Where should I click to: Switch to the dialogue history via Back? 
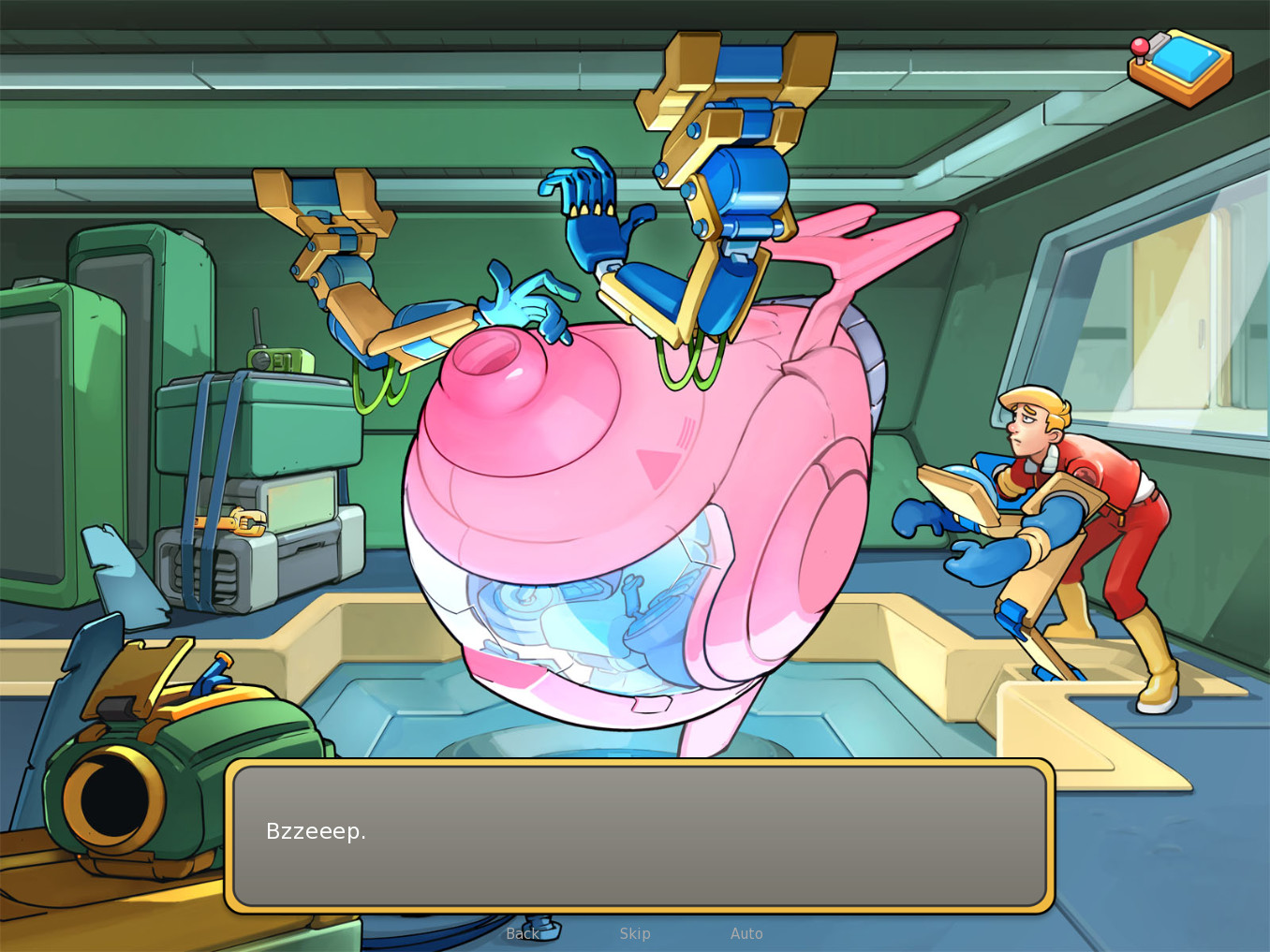click(x=522, y=933)
